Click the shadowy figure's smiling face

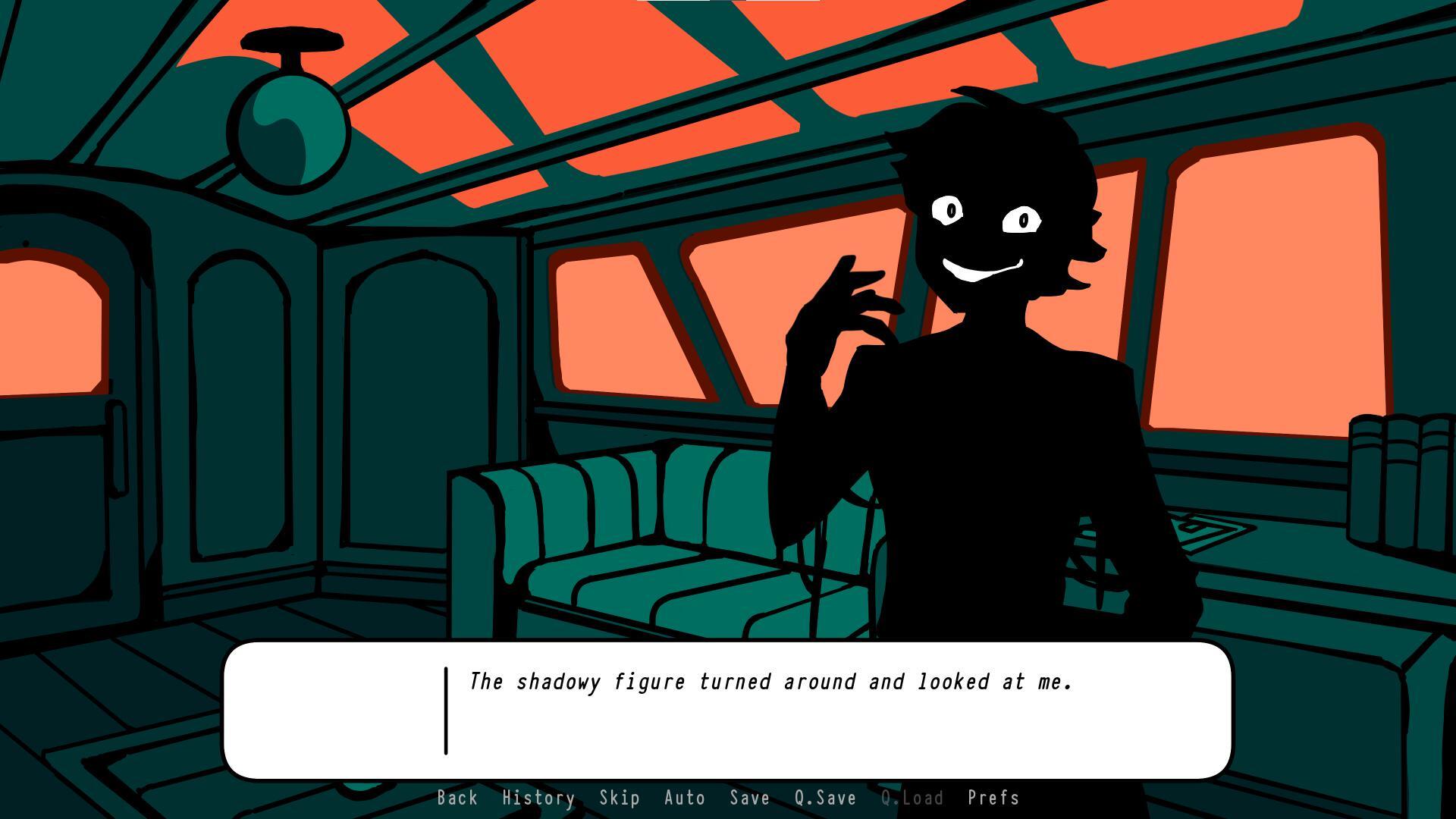986,235
